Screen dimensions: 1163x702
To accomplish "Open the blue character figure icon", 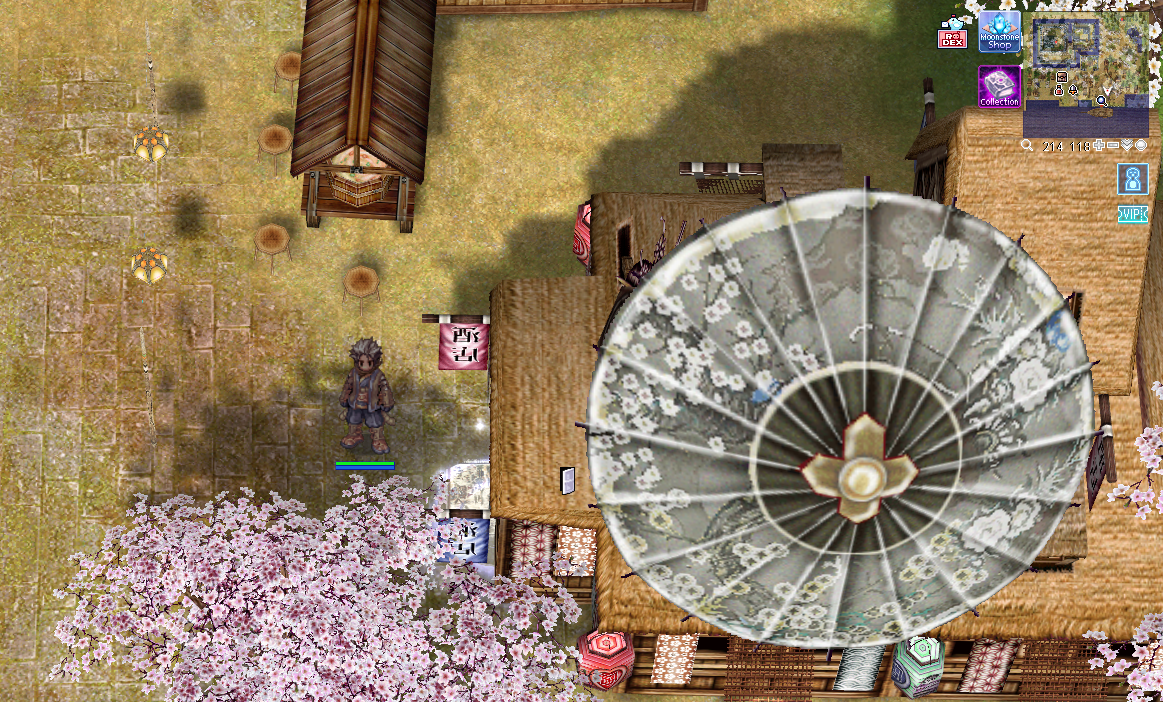I will click(1132, 179).
